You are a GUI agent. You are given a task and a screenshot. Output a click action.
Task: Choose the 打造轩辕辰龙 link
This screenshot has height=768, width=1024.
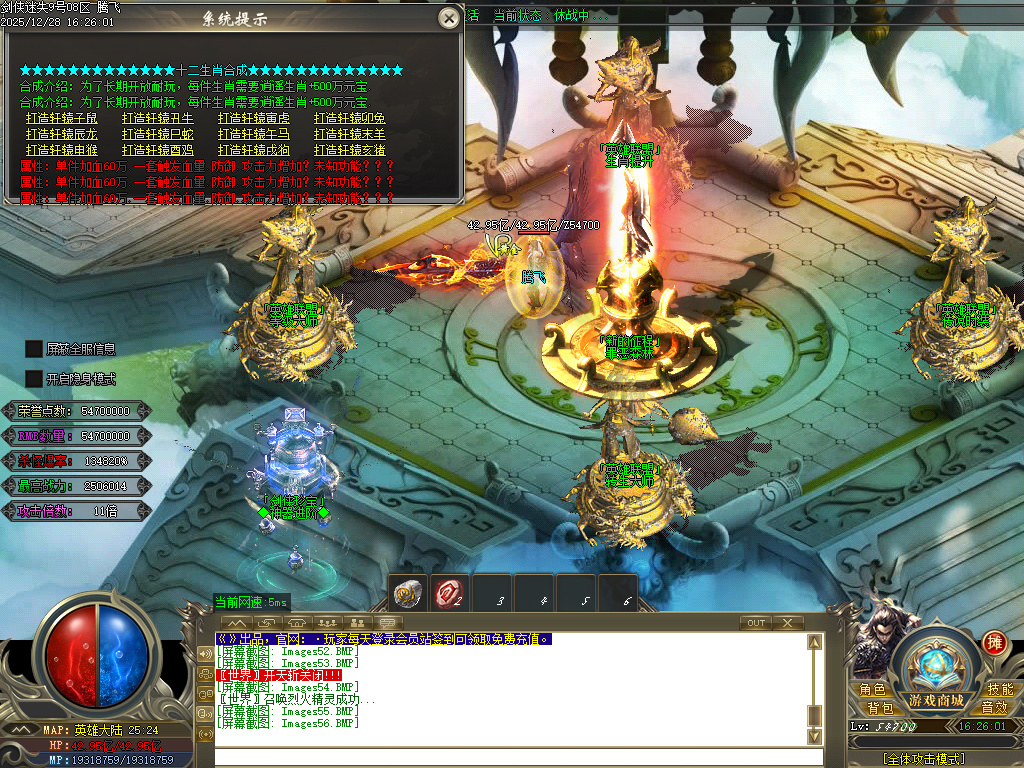[62, 134]
